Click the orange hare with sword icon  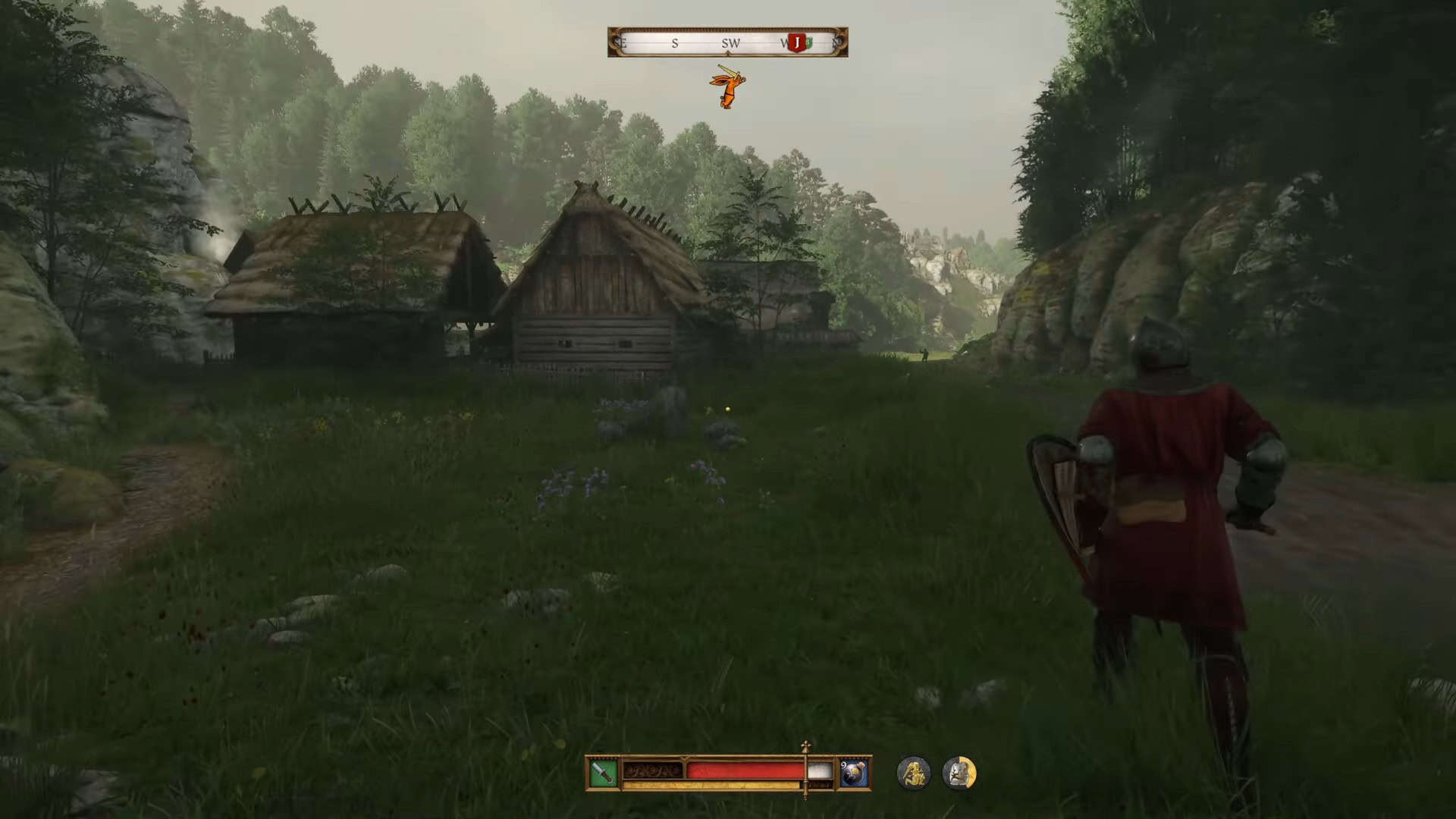(727, 87)
